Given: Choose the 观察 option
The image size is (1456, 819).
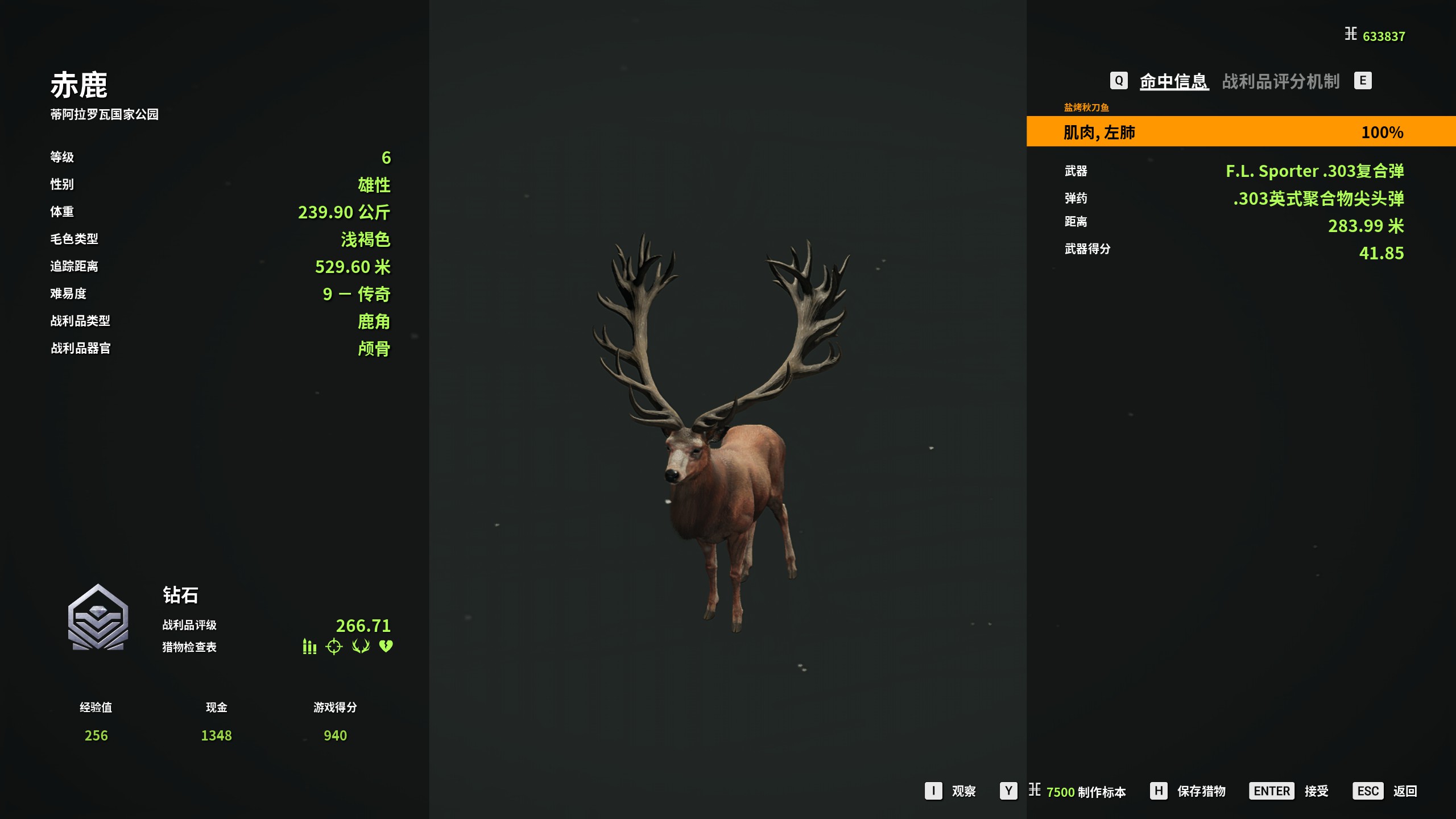Looking at the screenshot, I should [x=963, y=791].
